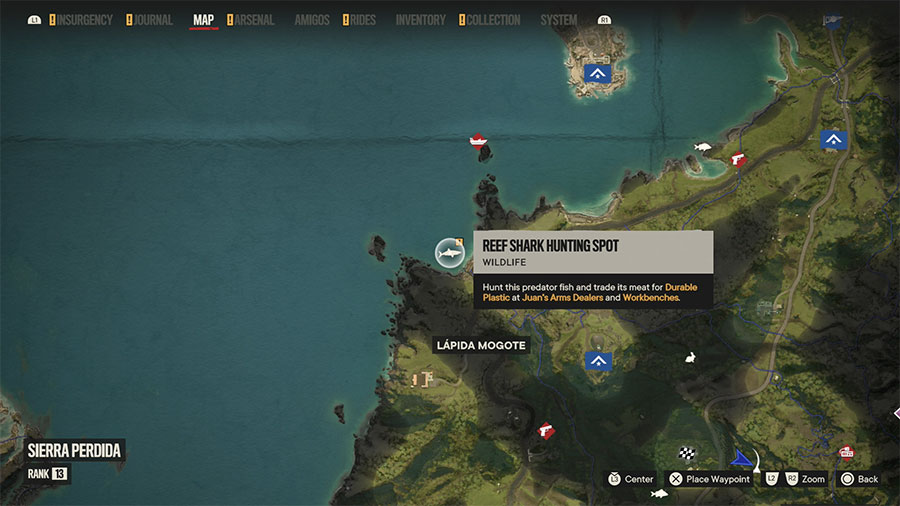Select the reef shark hunting spot marker
Image resolution: width=900 pixels, height=506 pixels.
tap(450, 253)
